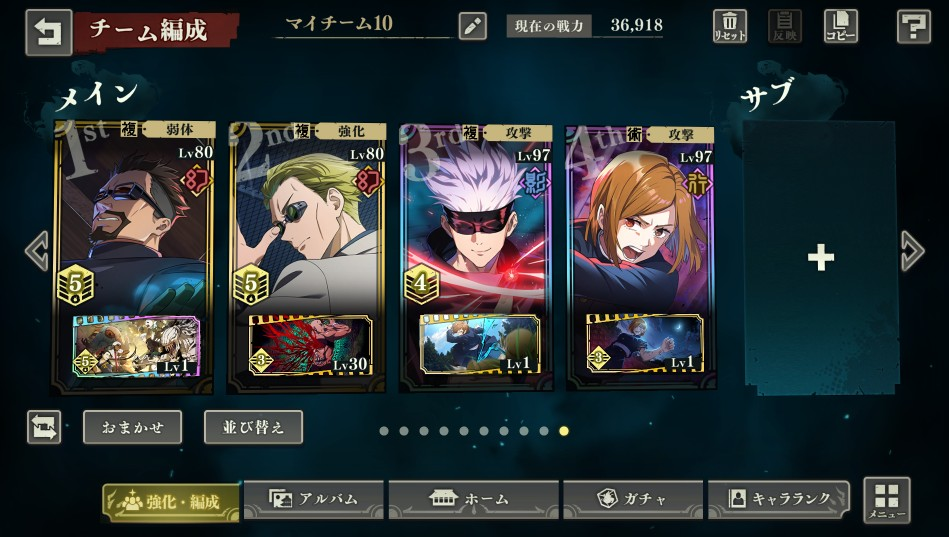Reset the team with the trash can button

(730, 26)
